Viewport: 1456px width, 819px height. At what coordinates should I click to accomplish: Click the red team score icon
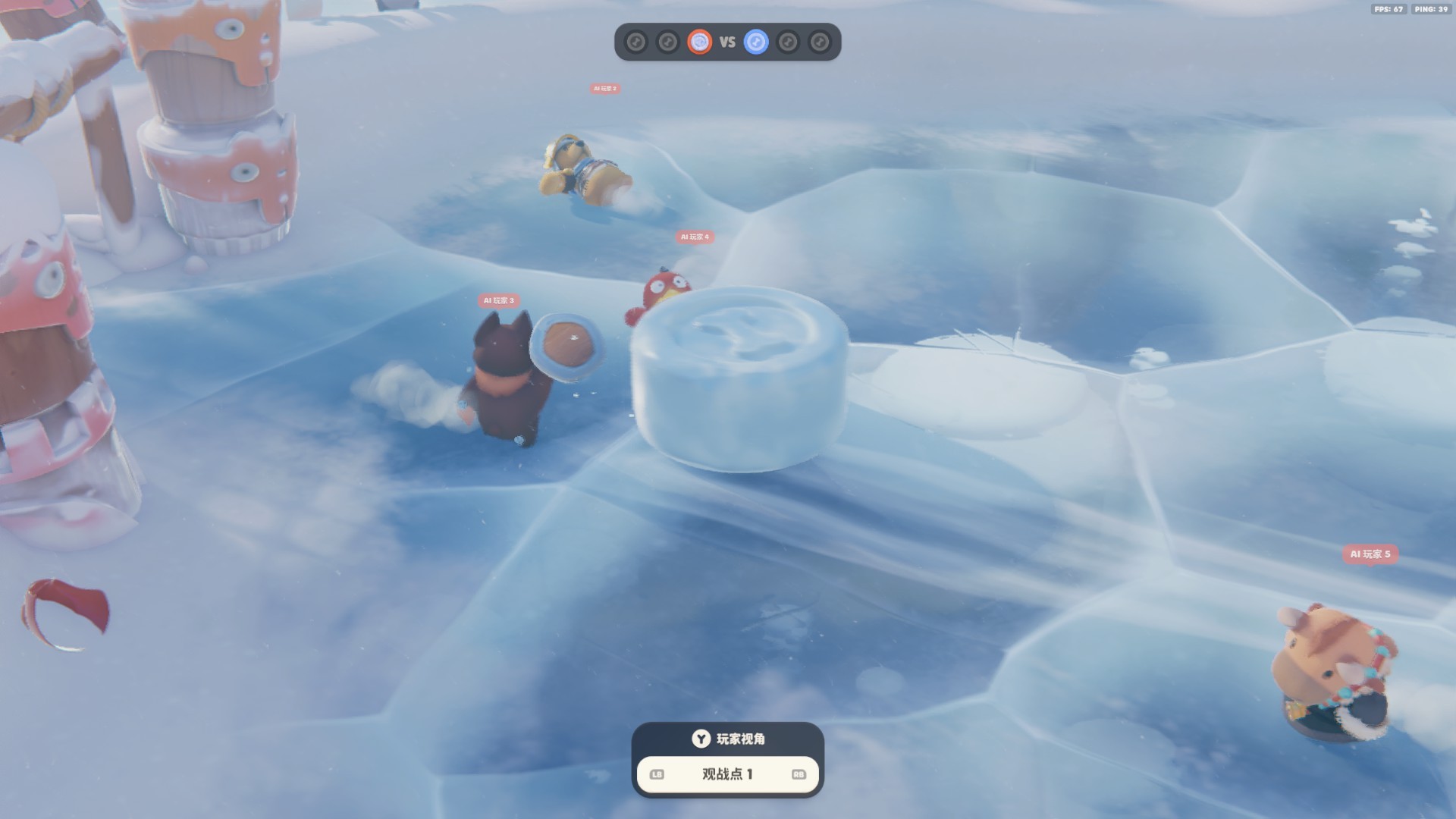699,42
